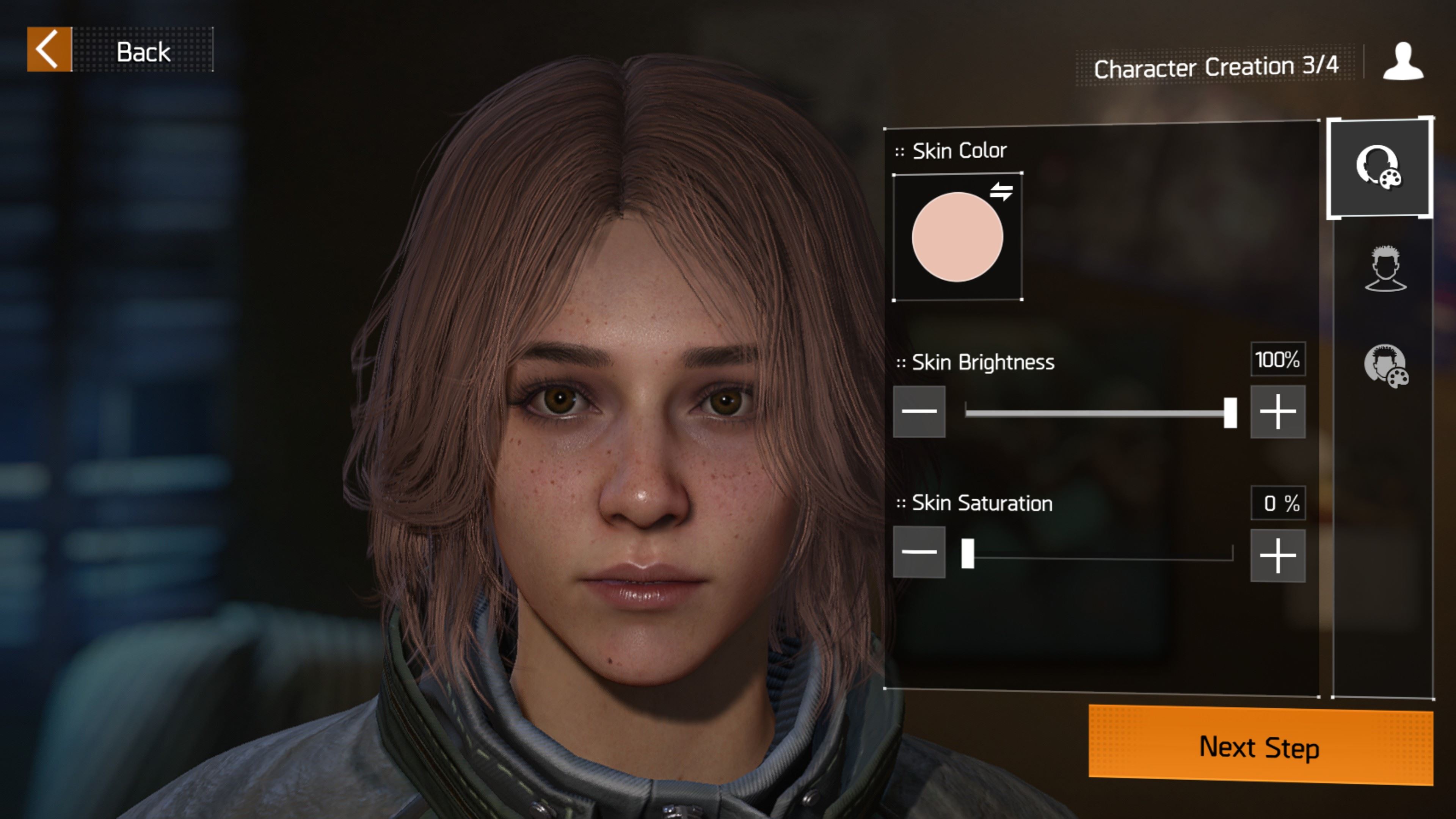Click the Skin Saturation slider track
The width and height of the screenshot is (1456, 819).
1099,554
